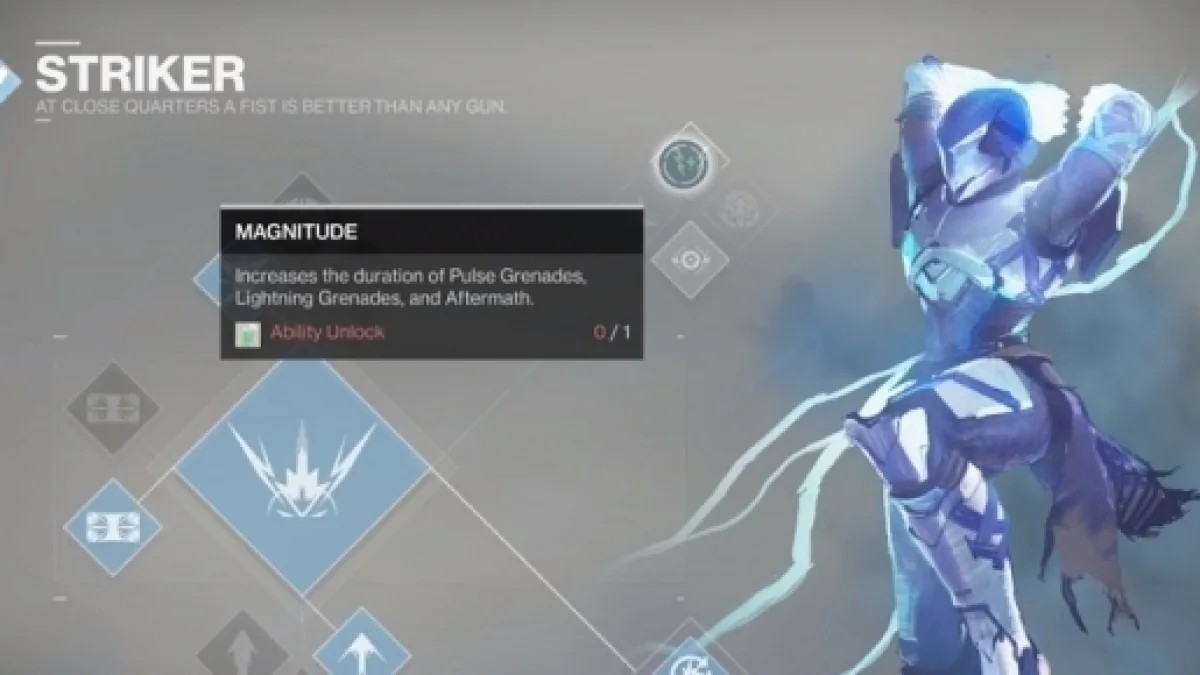The width and height of the screenshot is (1200, 675).
Task: Activate the blue upward-arrow jump node
Action: 361,647
